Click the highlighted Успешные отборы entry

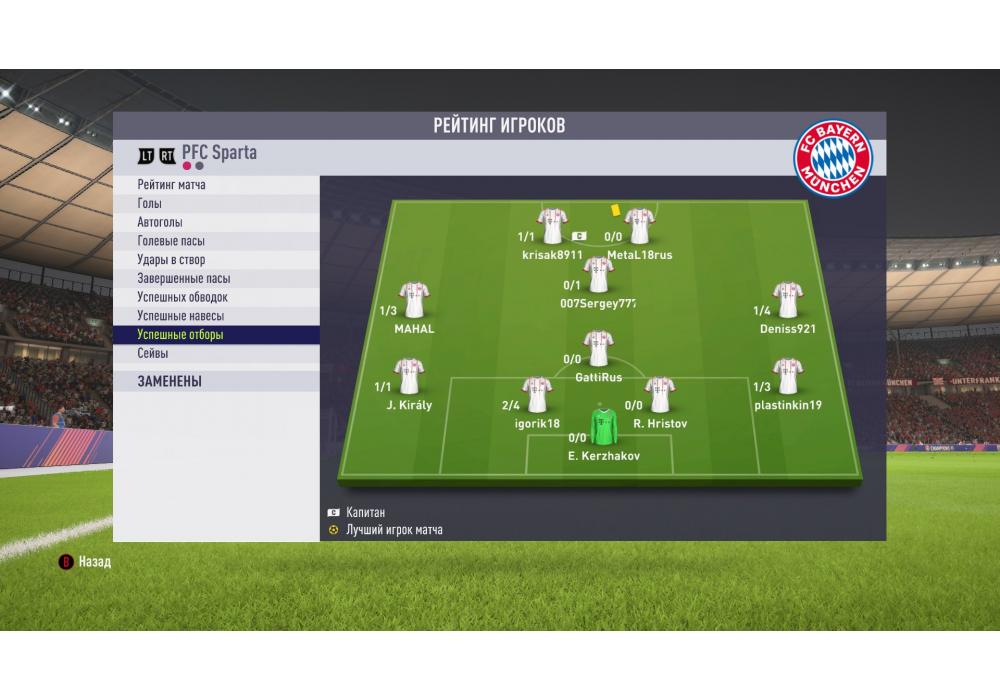tap(181, 335)
